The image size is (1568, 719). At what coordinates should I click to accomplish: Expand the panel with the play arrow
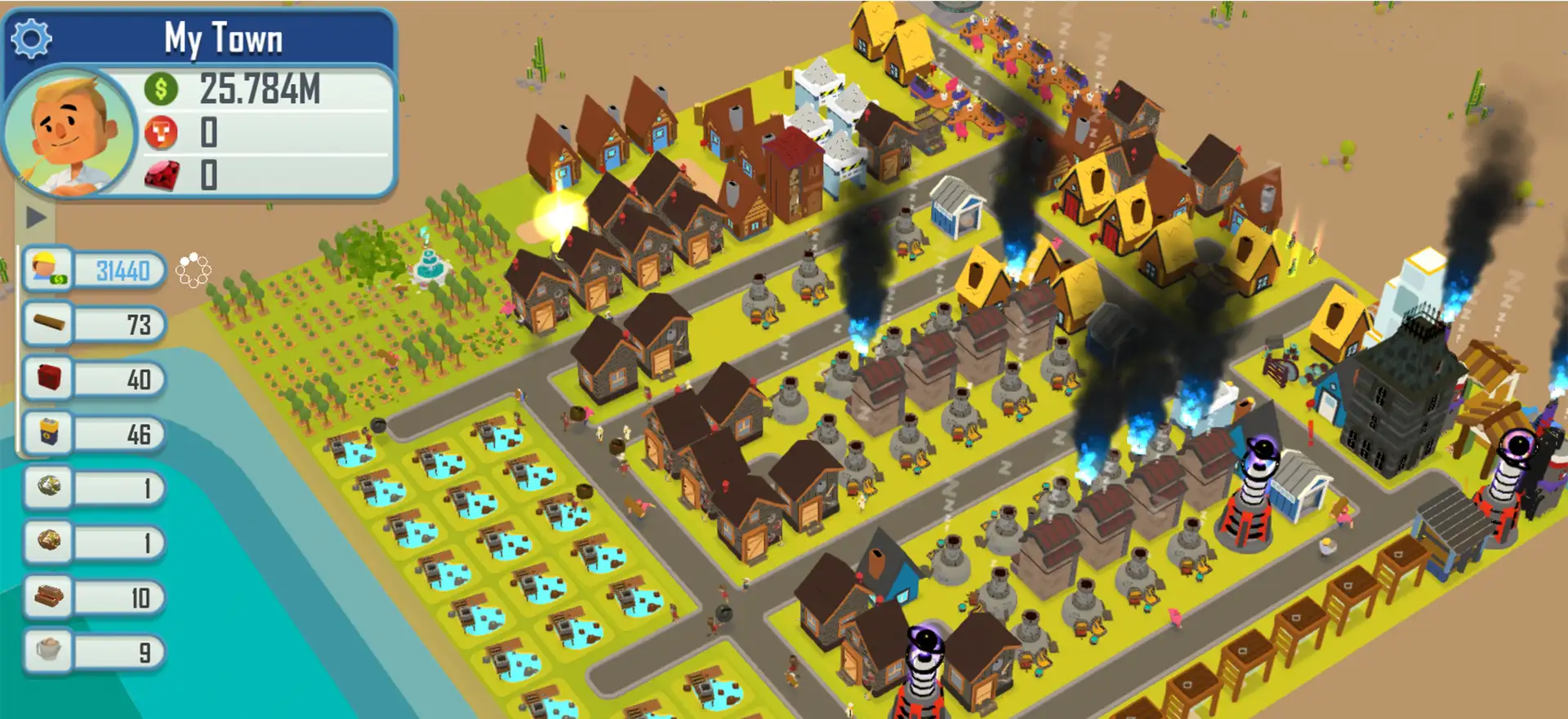tap(35, 217)
